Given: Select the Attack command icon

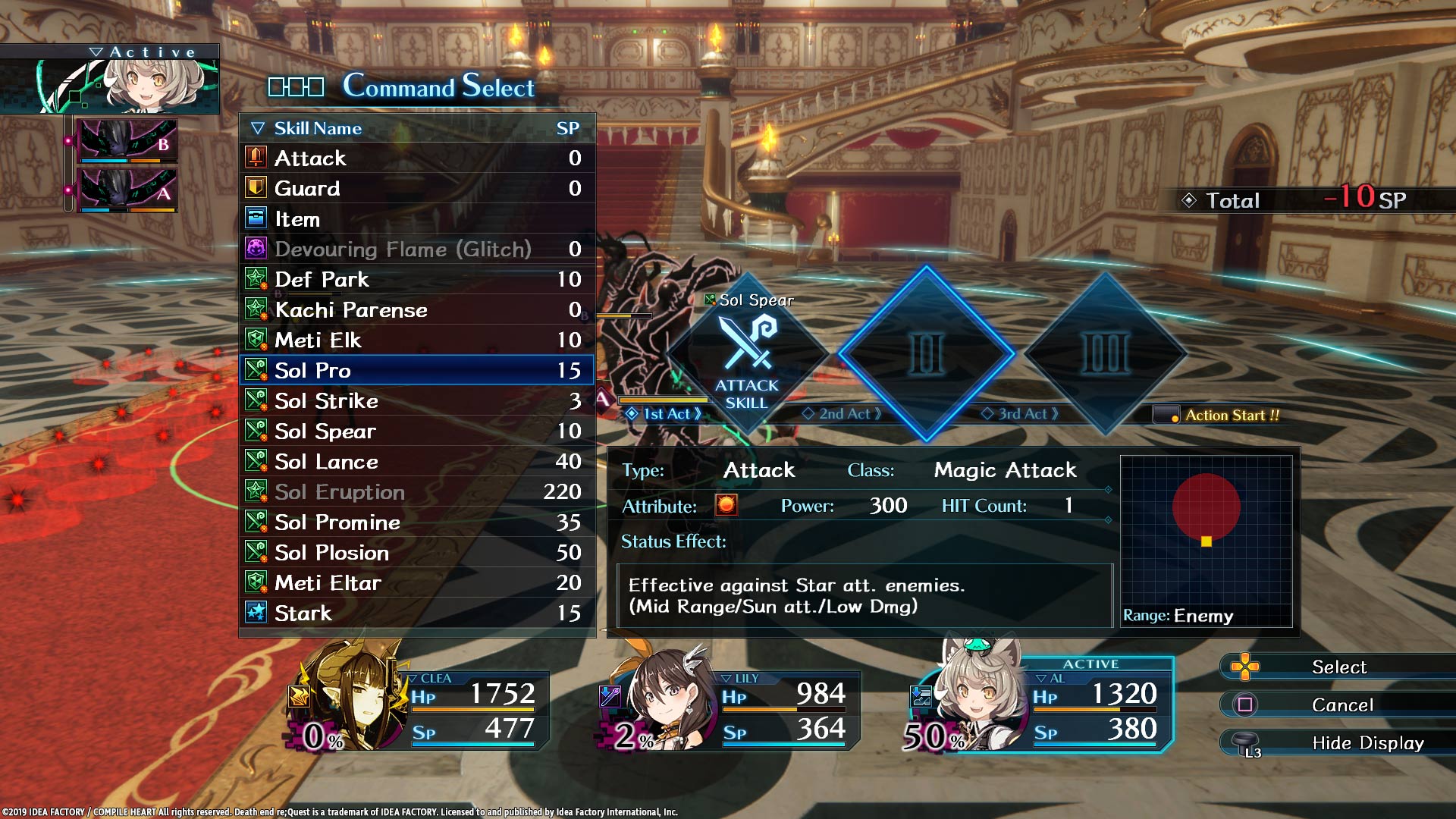Looking at the screenshot, I should pos(258,158).
